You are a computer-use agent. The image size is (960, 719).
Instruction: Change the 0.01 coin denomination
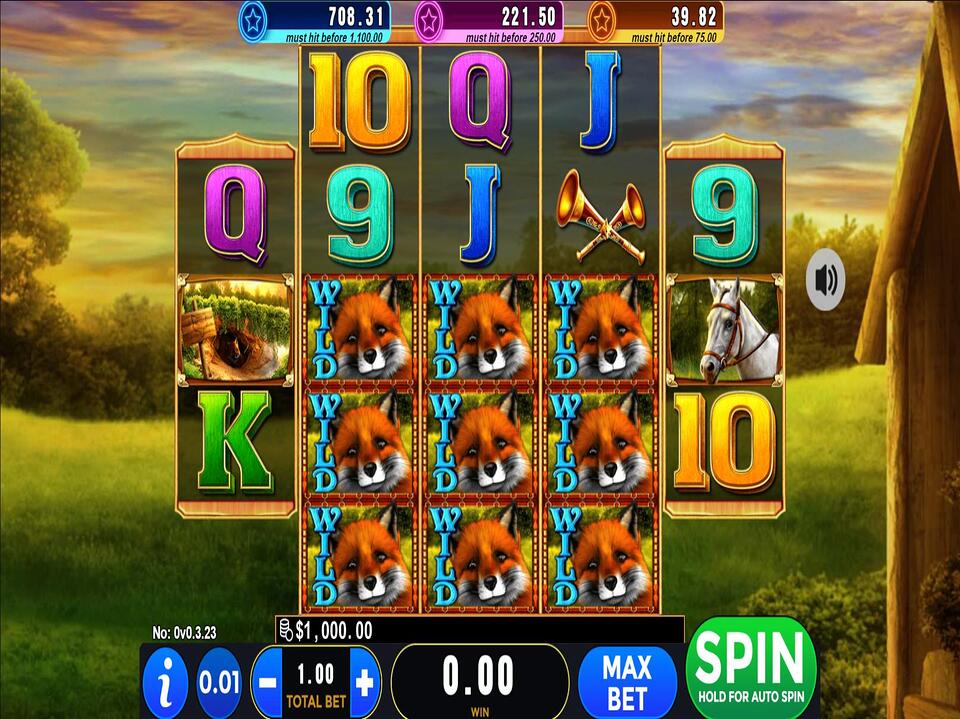(219, 683)
